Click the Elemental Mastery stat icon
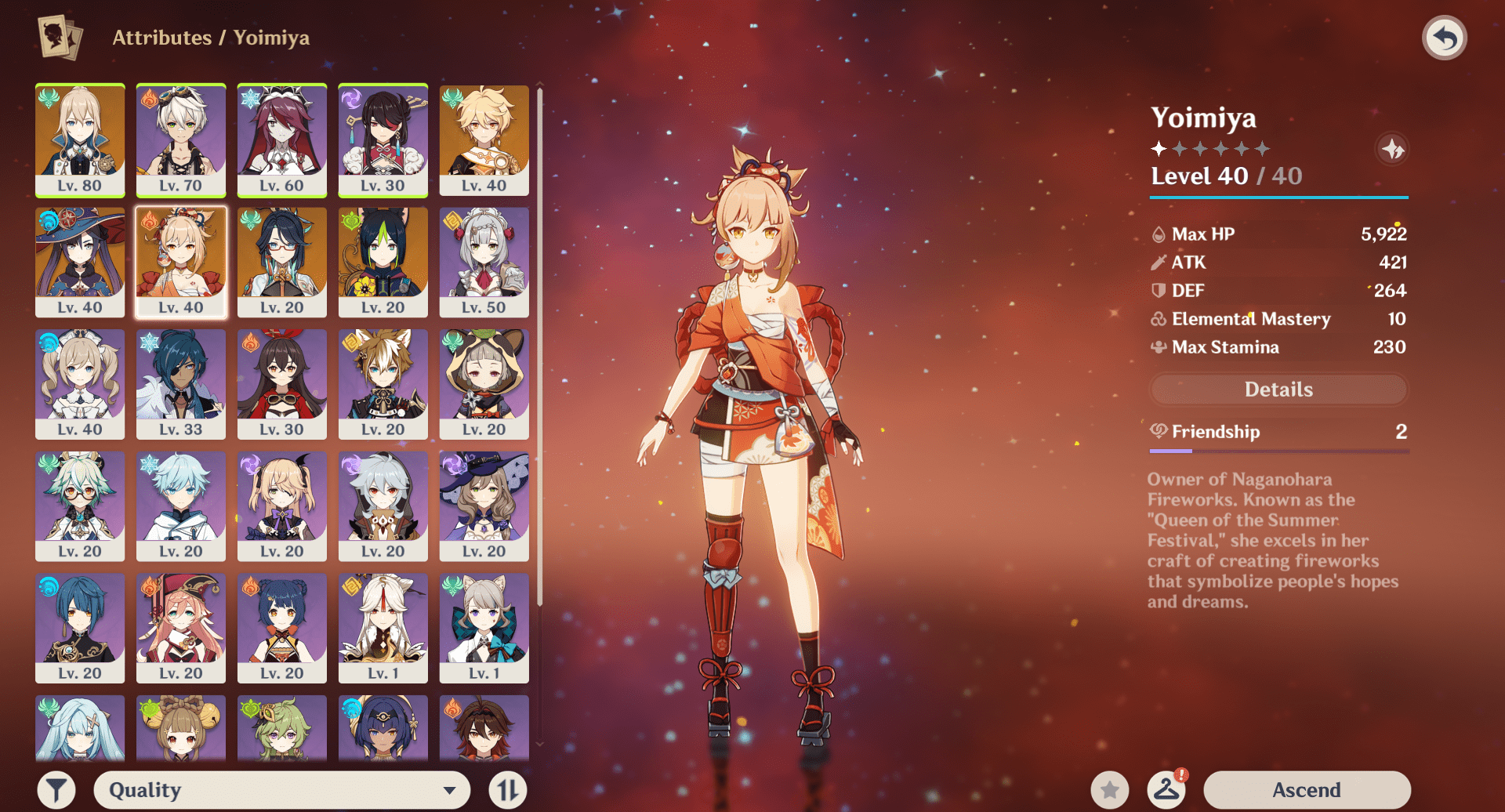 (x=1159, y=319)
